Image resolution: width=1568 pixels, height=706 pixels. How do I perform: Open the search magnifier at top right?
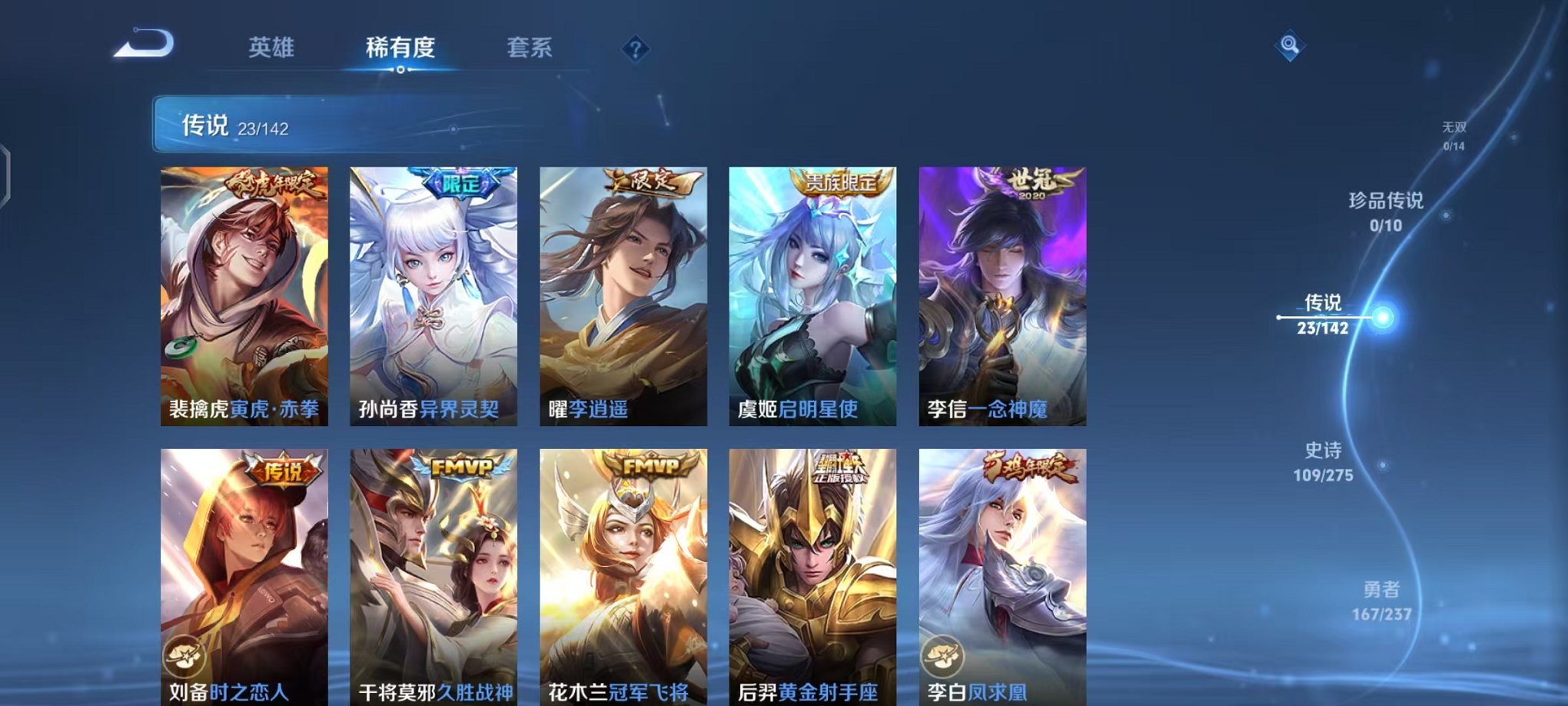1291,45
